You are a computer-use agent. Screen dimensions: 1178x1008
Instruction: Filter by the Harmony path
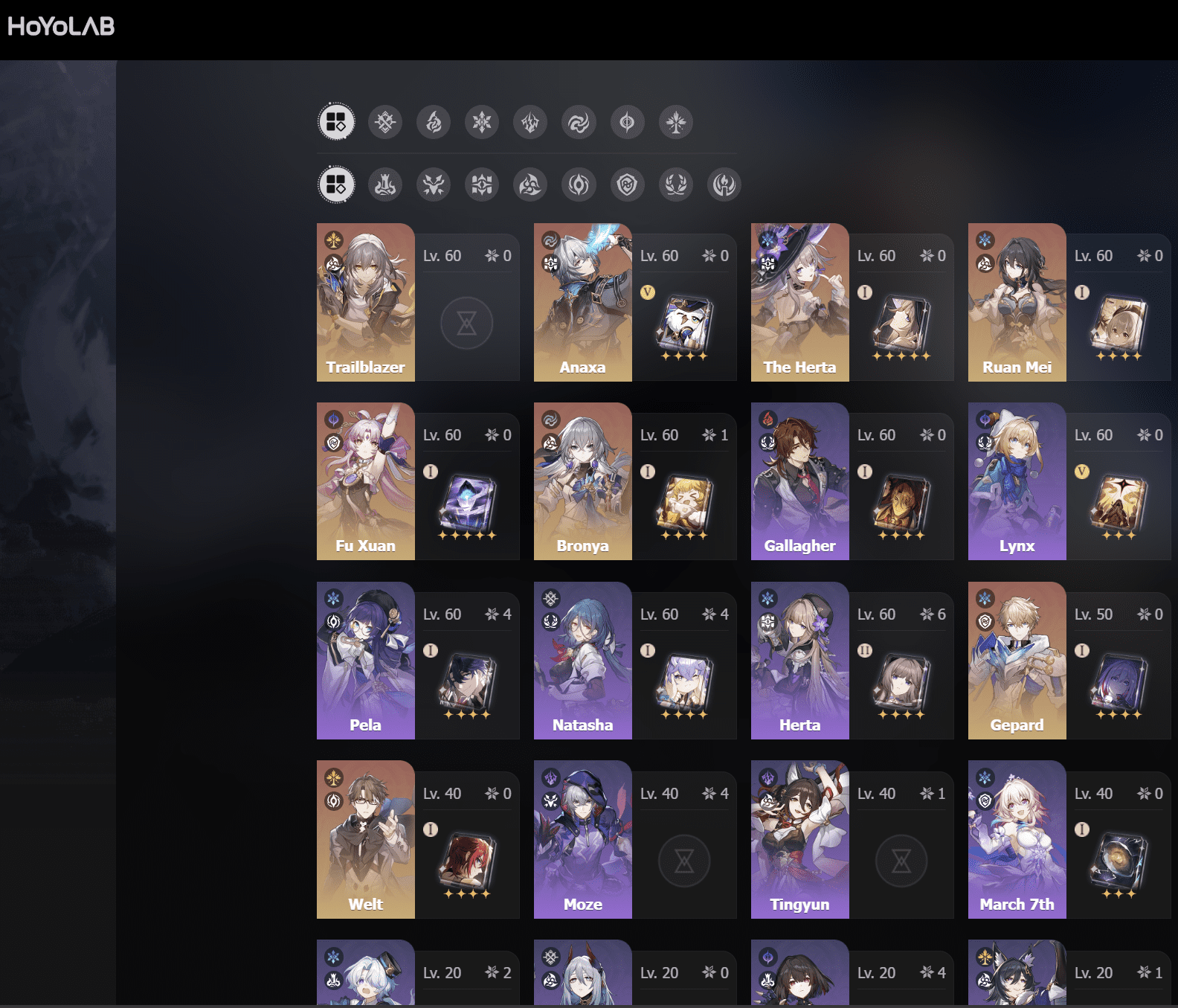[x=530, y=184]
